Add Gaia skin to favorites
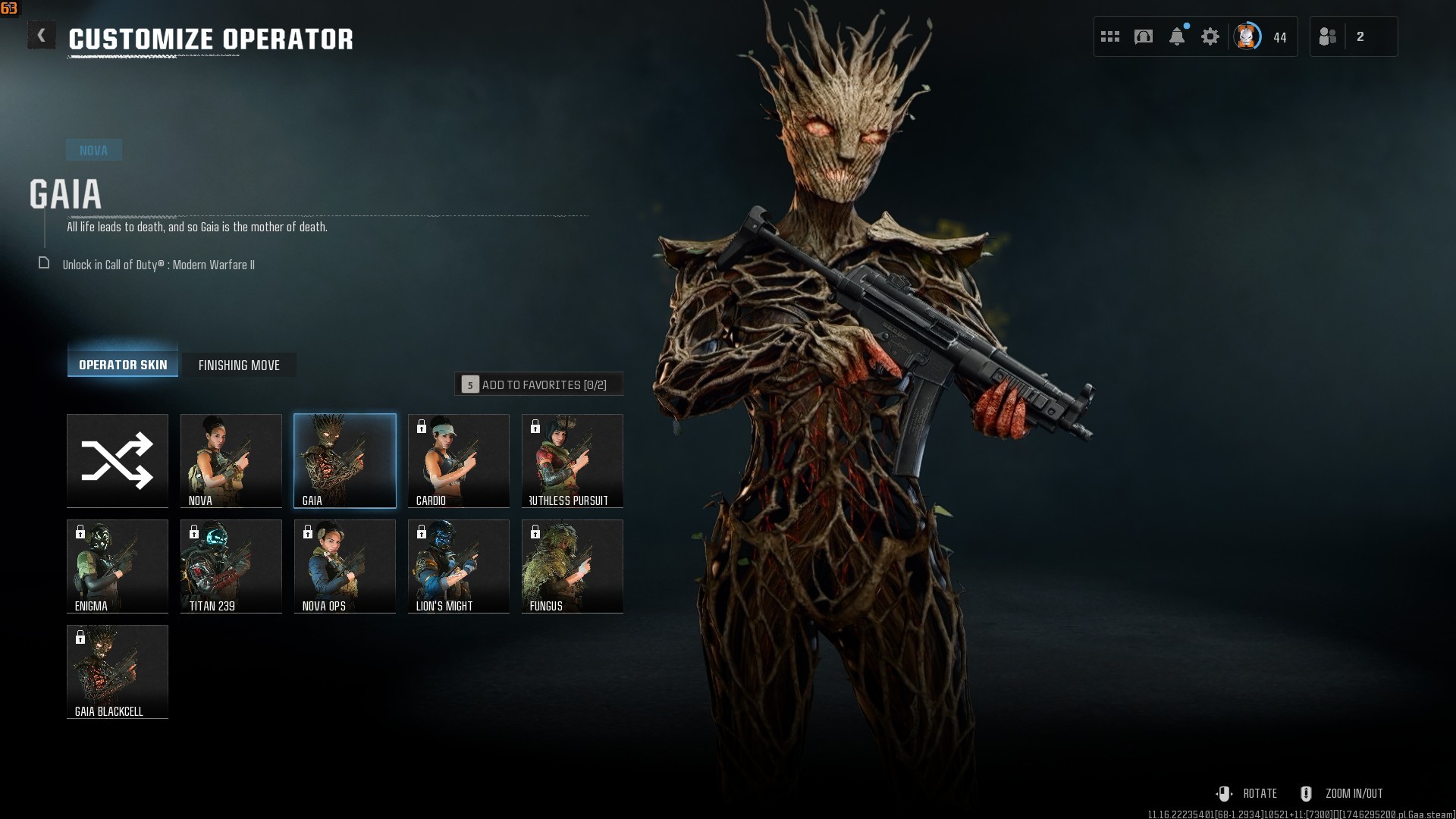Viewport: 1456px width, 819px height. coord(538,384)
